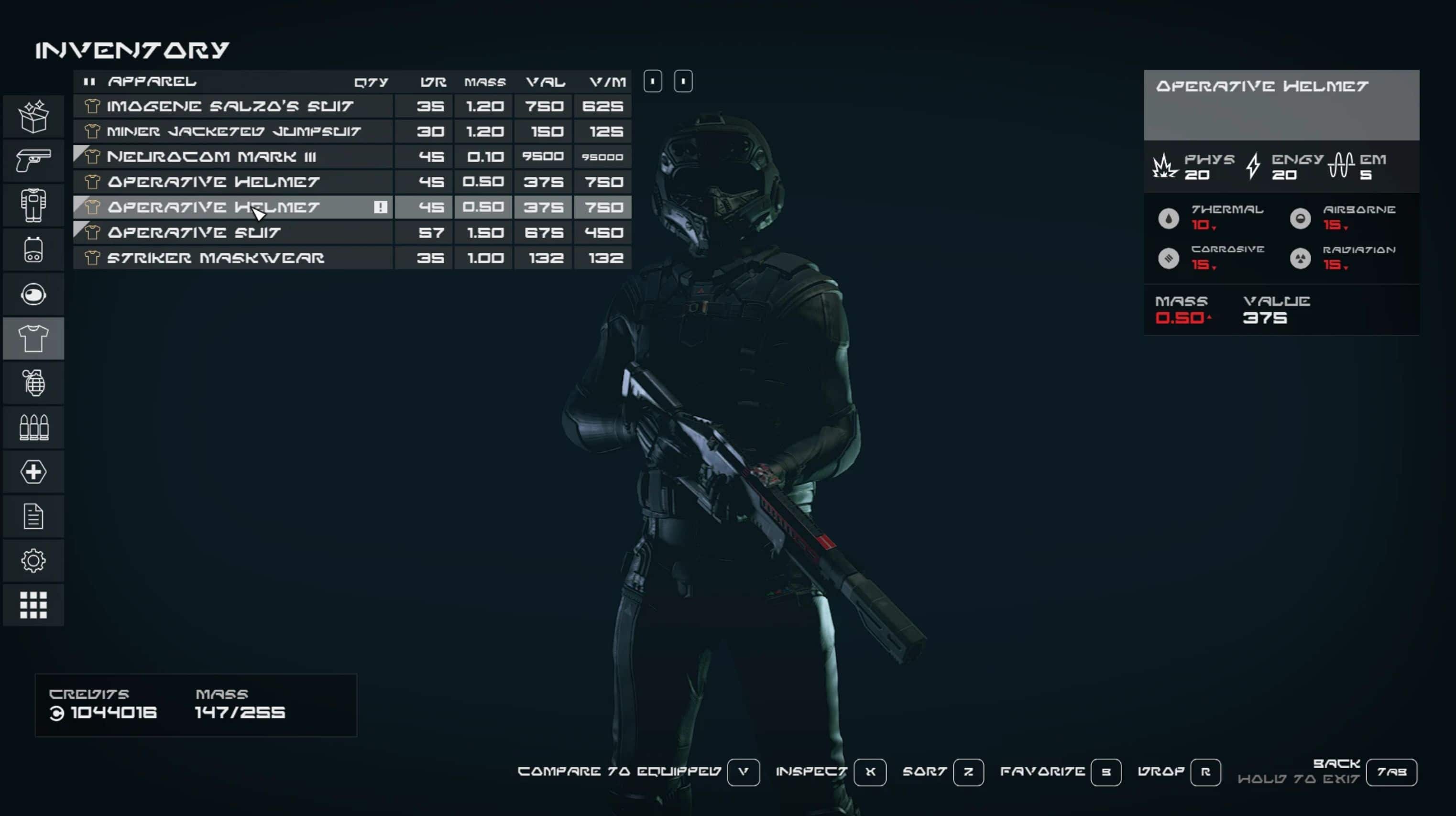Click the V/M column header
1456x816 pixels.
[x=607, y=83]
